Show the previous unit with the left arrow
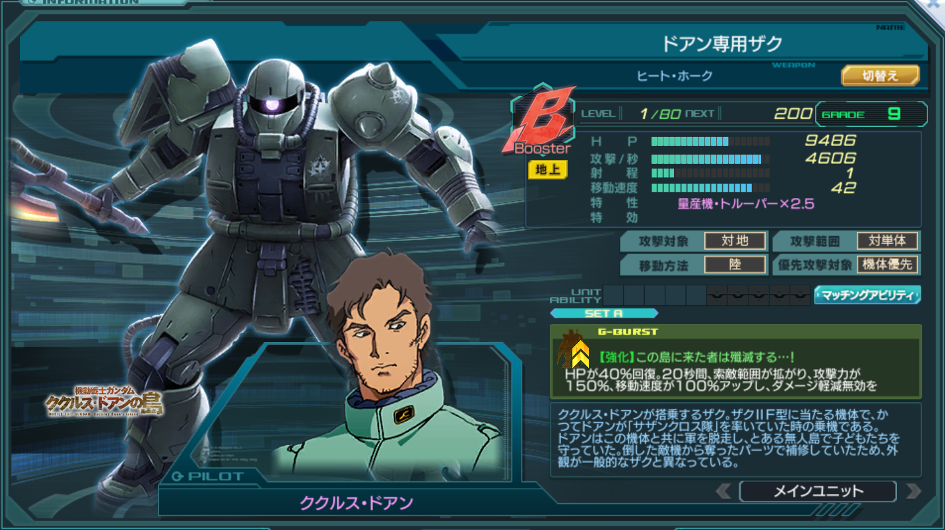Image resolution: width=945 pixels, height=530 pixels. (724, 491)
